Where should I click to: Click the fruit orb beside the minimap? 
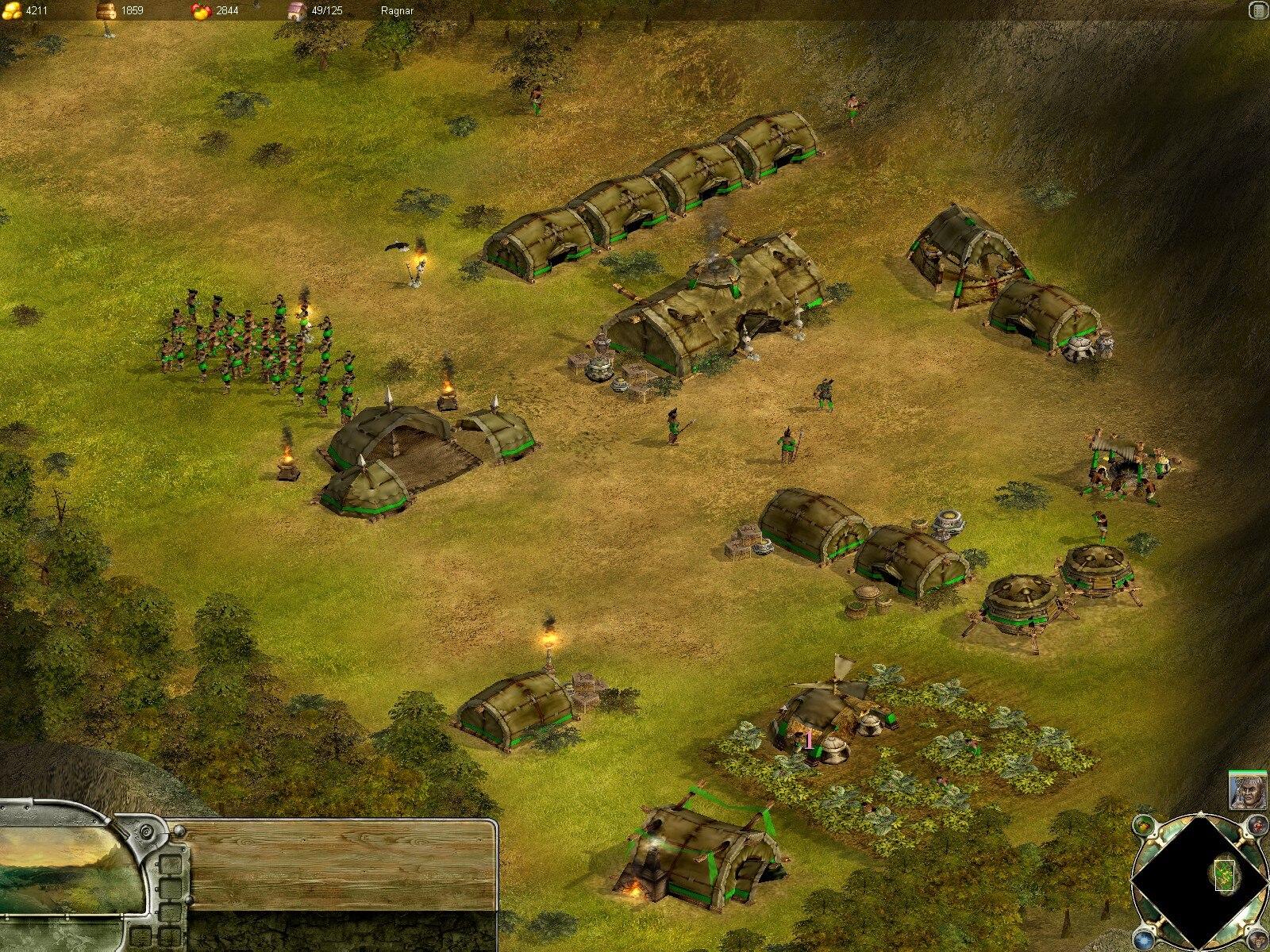pos(1143,823)
